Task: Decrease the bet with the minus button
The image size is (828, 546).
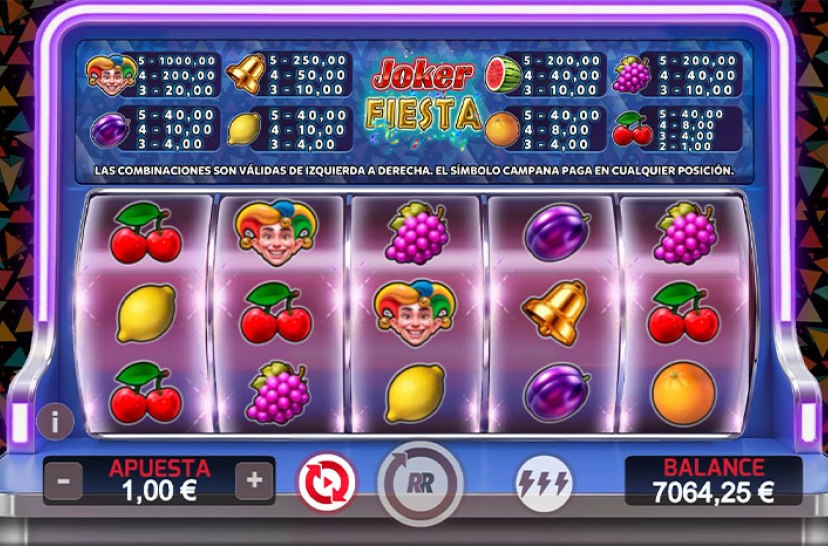Action: point(64,481)
